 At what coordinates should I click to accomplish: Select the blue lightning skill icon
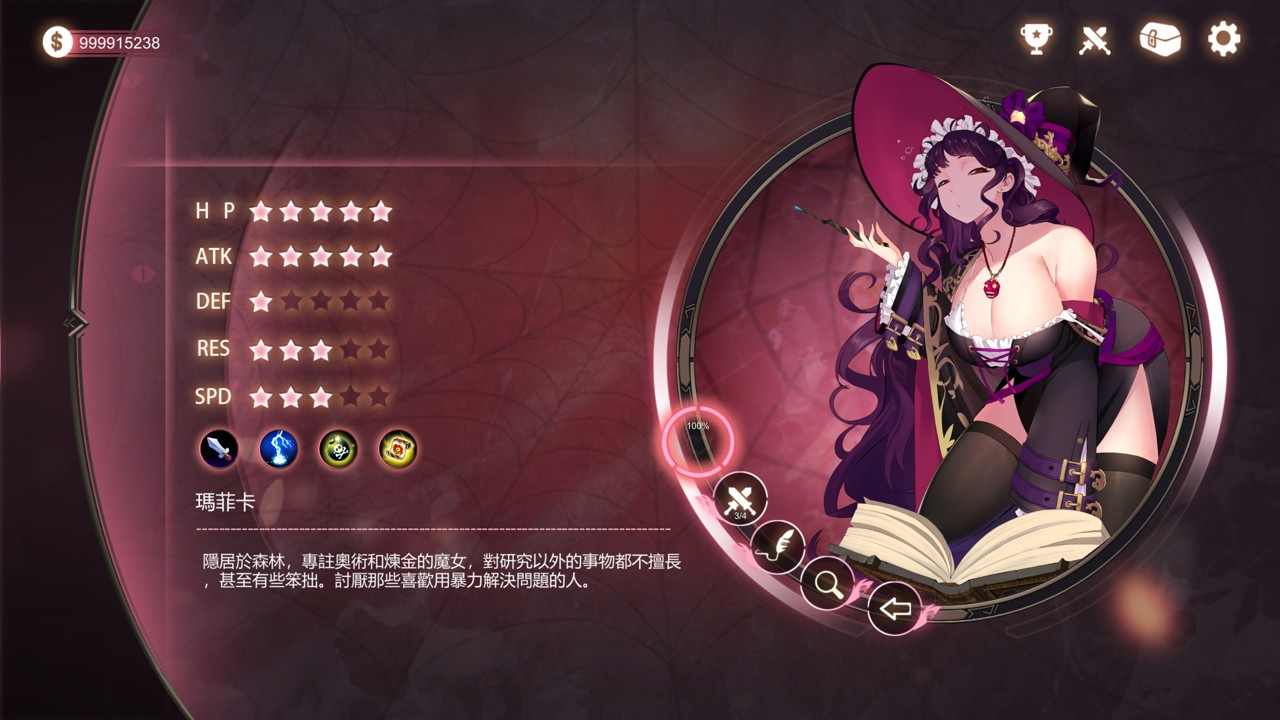click(279, 449)
